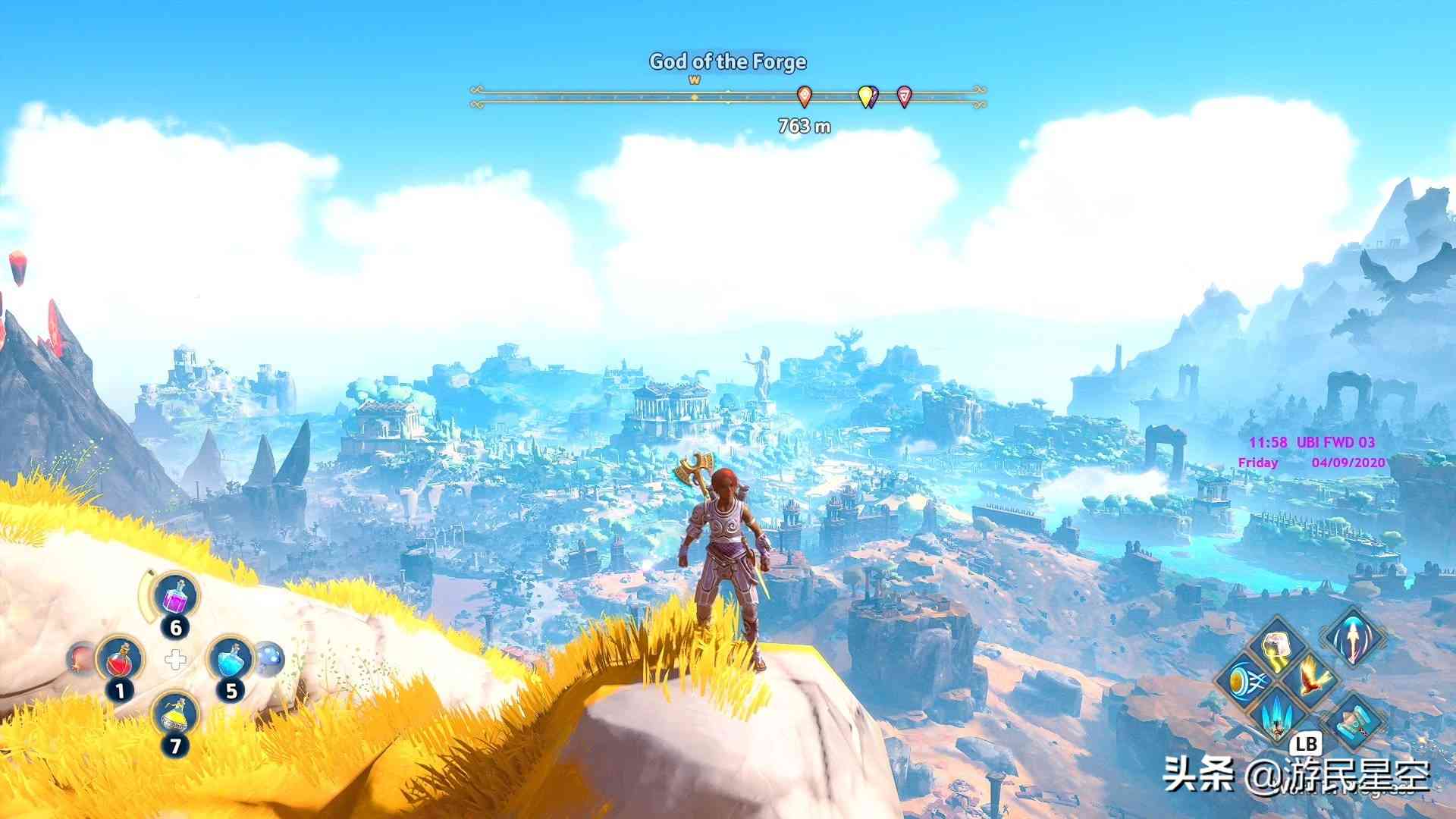Select the yellow marker on the compass
Viewport: 1456px width, 819px height.
[x=865, y=96]
